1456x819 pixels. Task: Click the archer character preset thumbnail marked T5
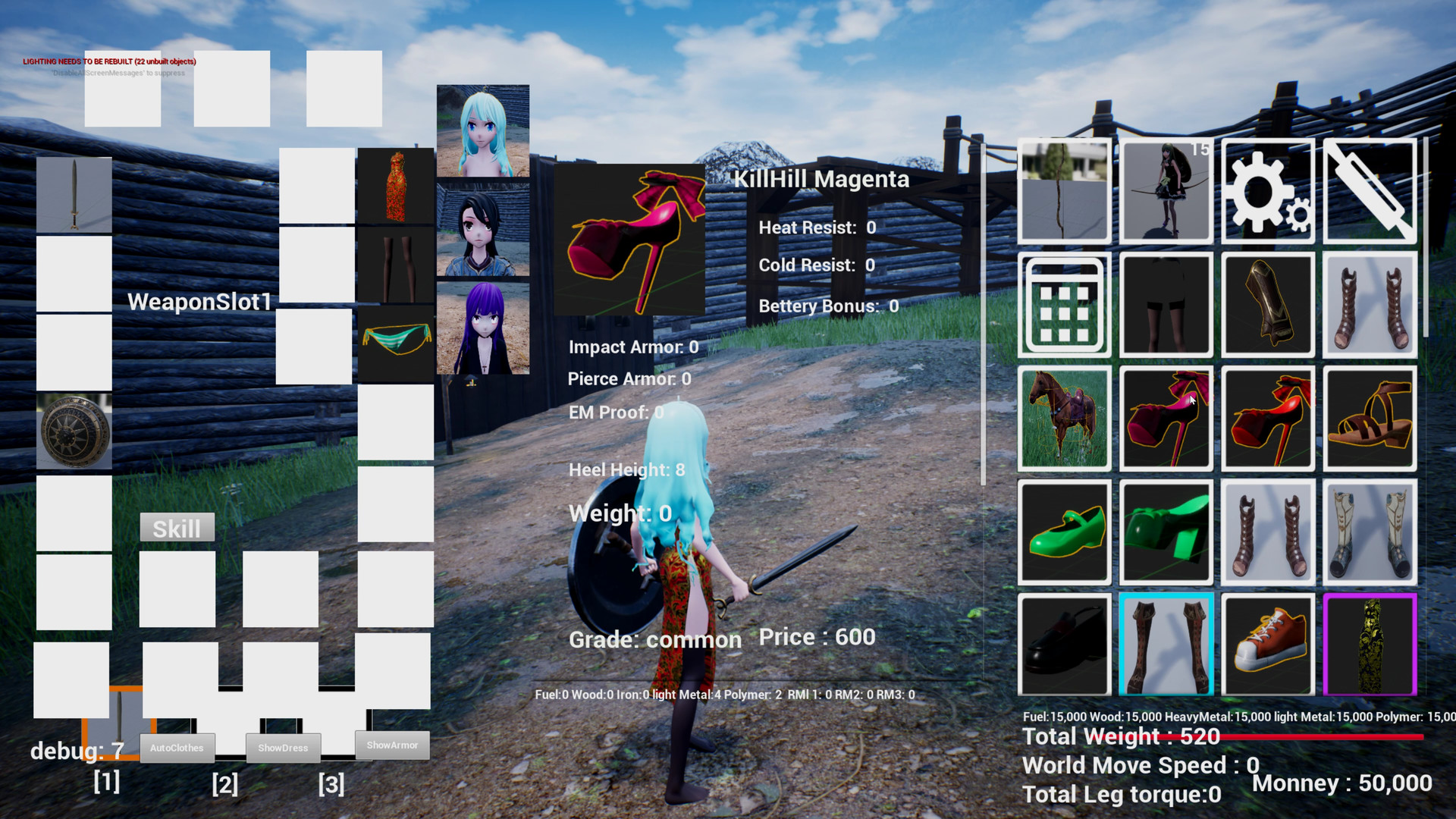(x=1166, y=190)
